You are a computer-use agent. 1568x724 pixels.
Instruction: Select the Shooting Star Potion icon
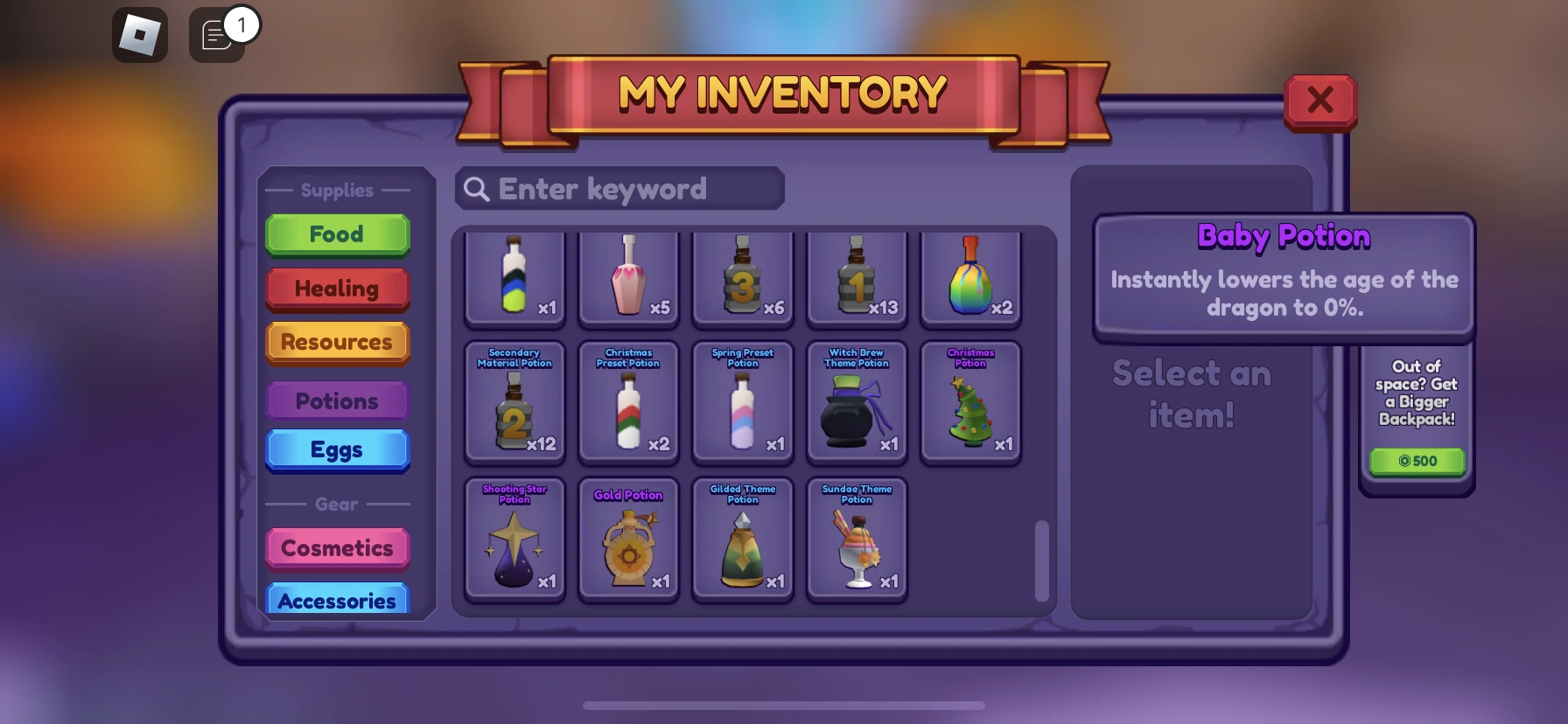pos(514,546)
